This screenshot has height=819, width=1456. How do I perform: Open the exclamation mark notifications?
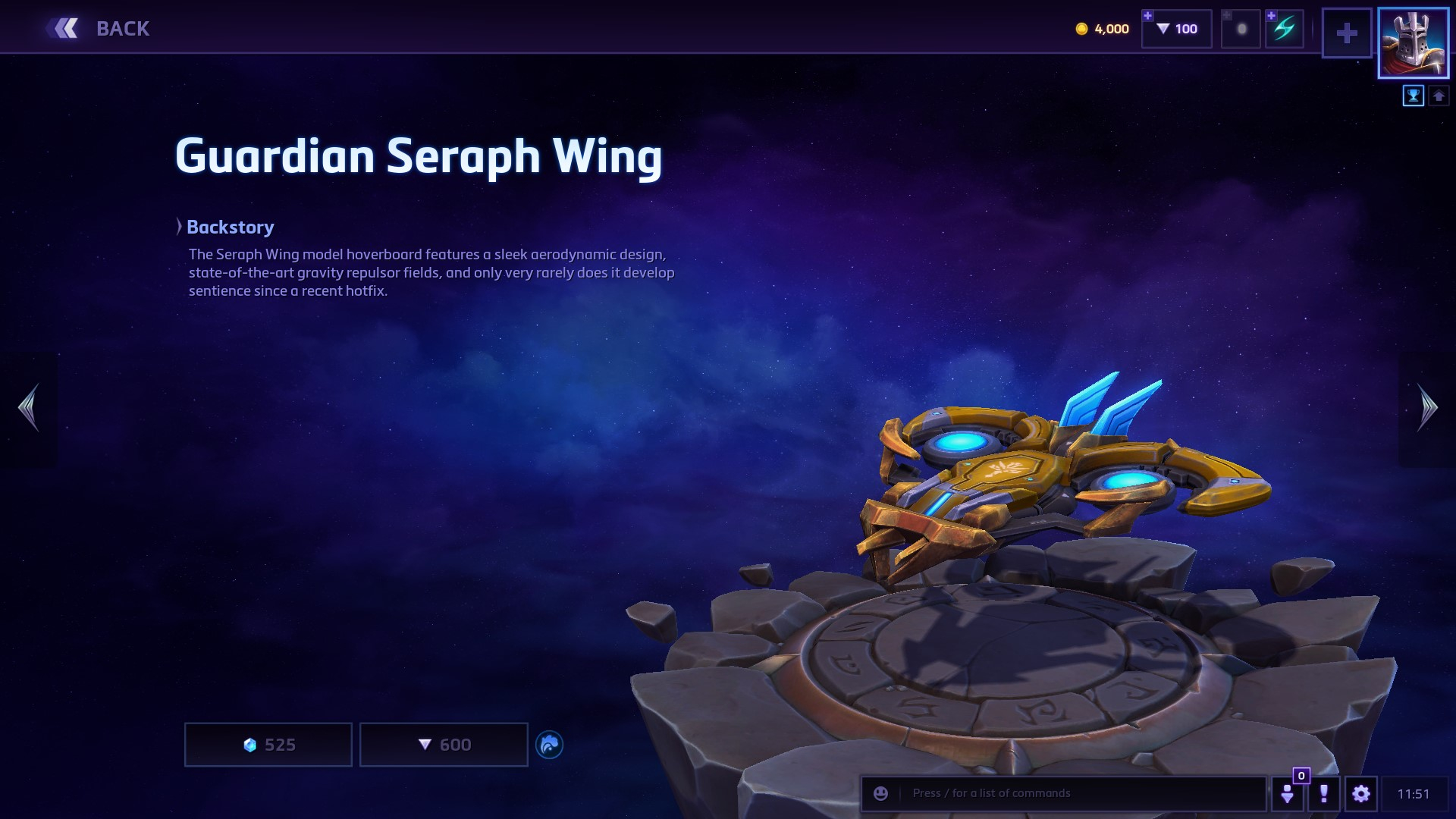click(x=1324, y=793)
